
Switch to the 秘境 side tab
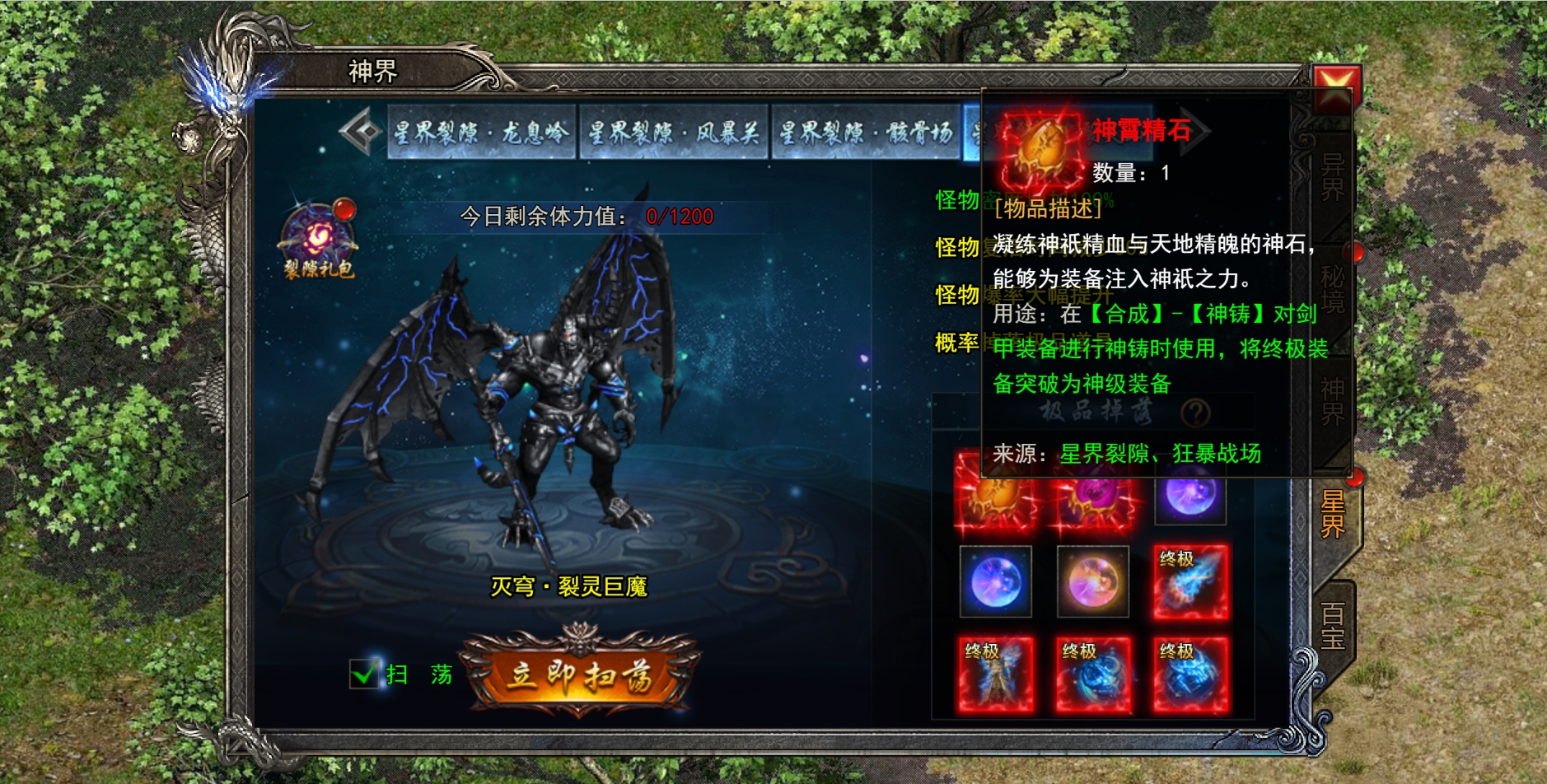click(x=1332, y=288)
